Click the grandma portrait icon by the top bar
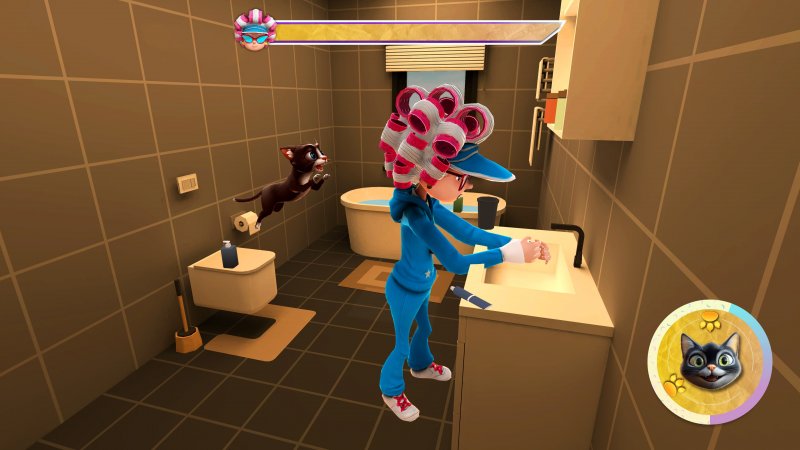 coord(255,31)
